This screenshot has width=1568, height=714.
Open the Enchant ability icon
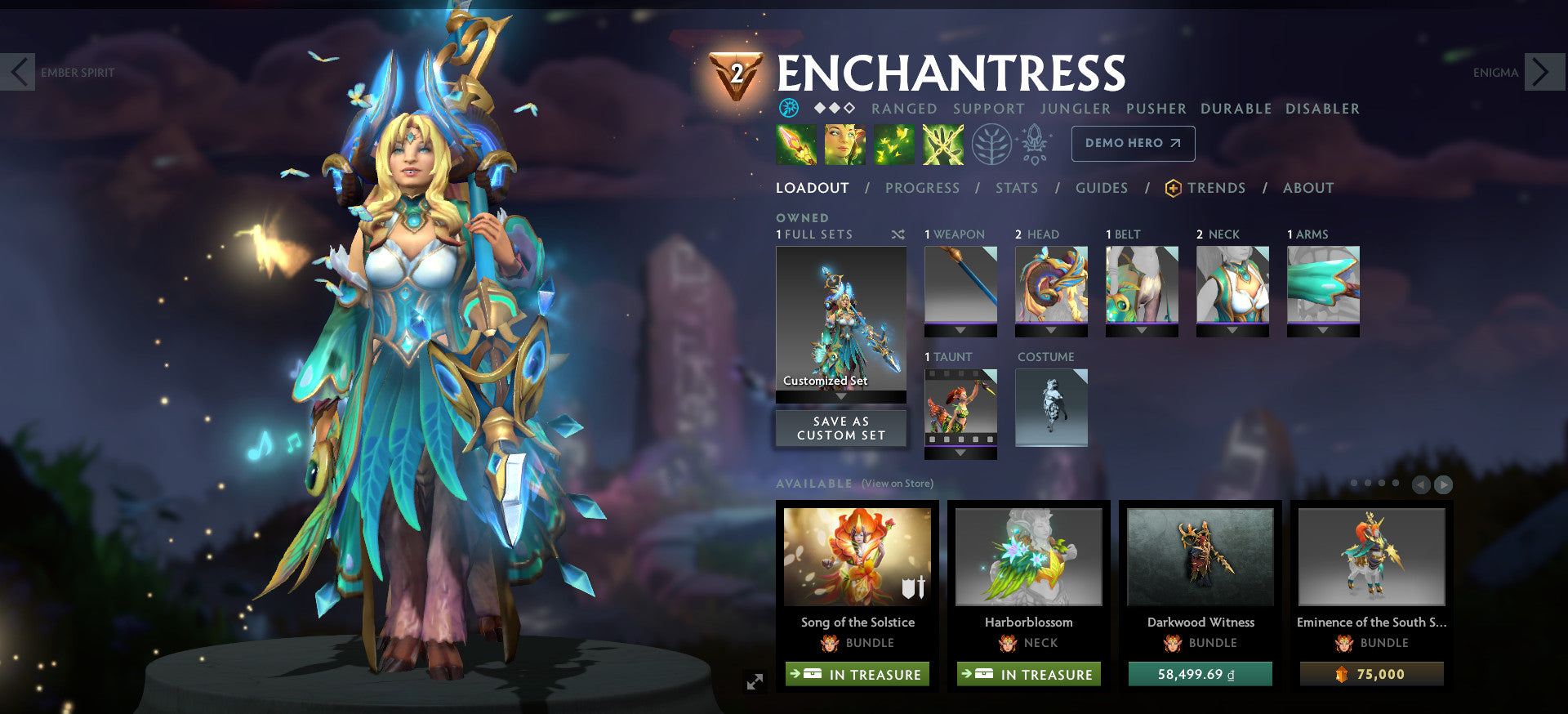[844, 144]
